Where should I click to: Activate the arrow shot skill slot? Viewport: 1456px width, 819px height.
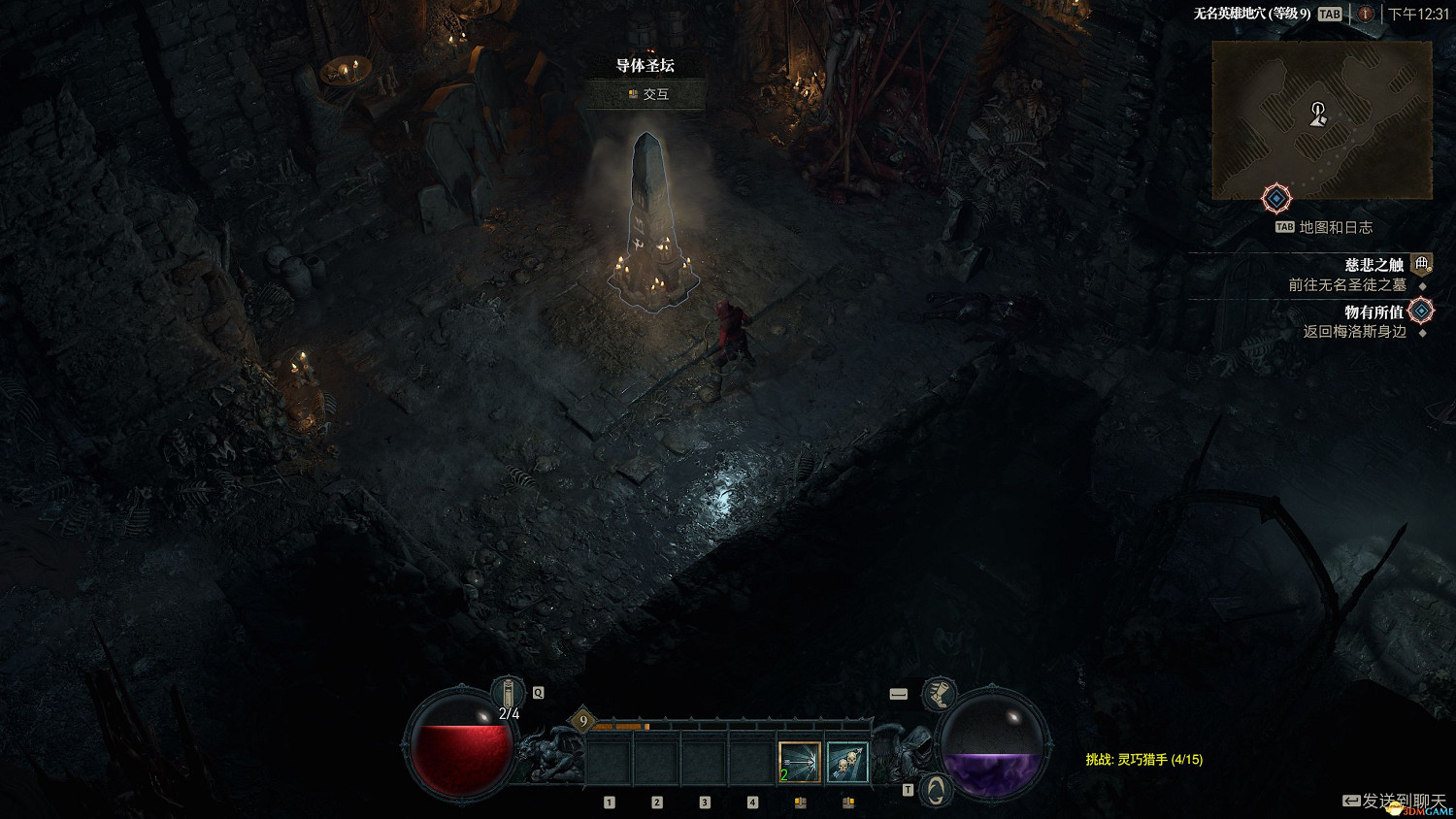[x=800, y=763]
